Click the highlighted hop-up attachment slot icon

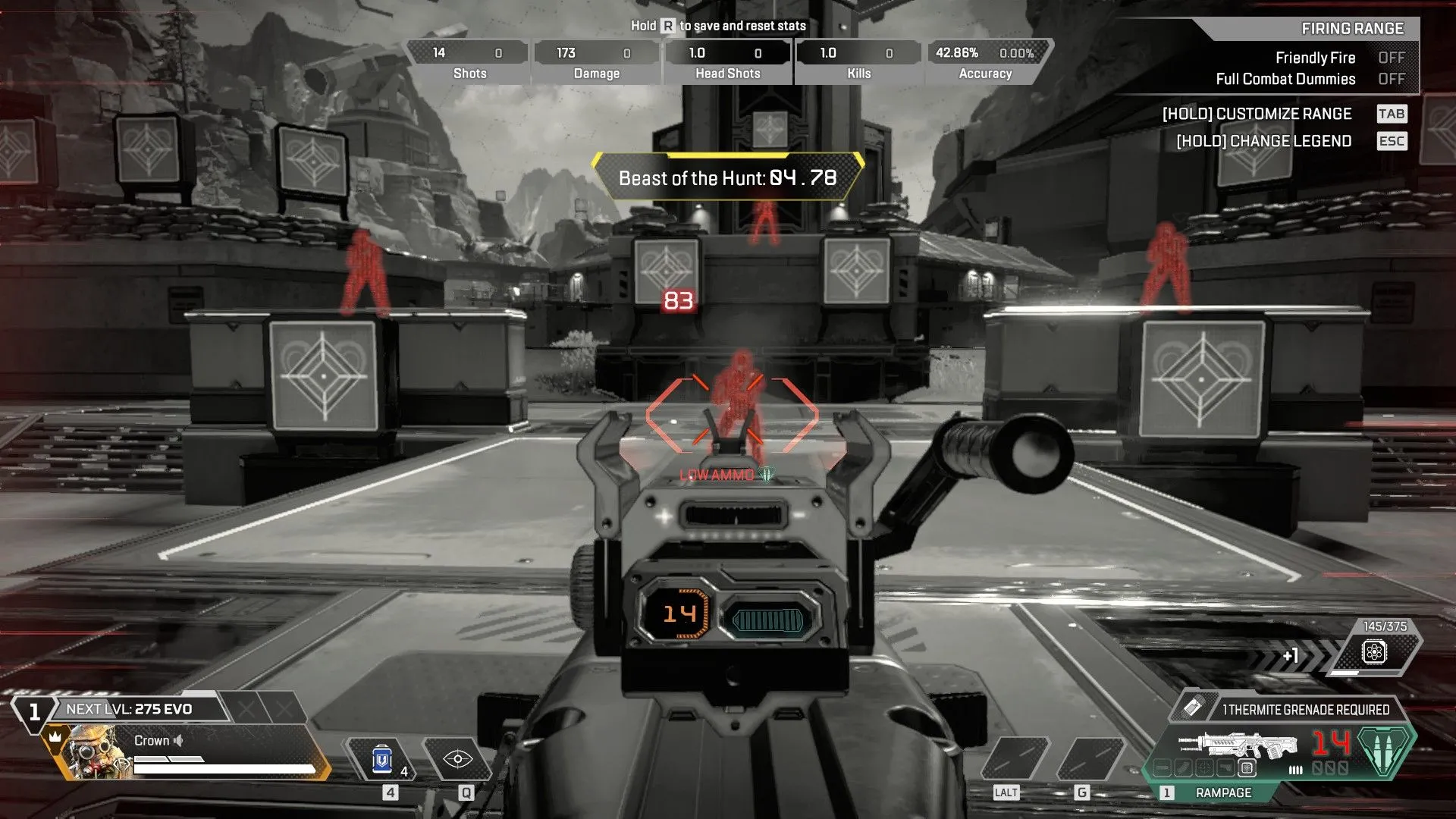tap(1248, 769)
